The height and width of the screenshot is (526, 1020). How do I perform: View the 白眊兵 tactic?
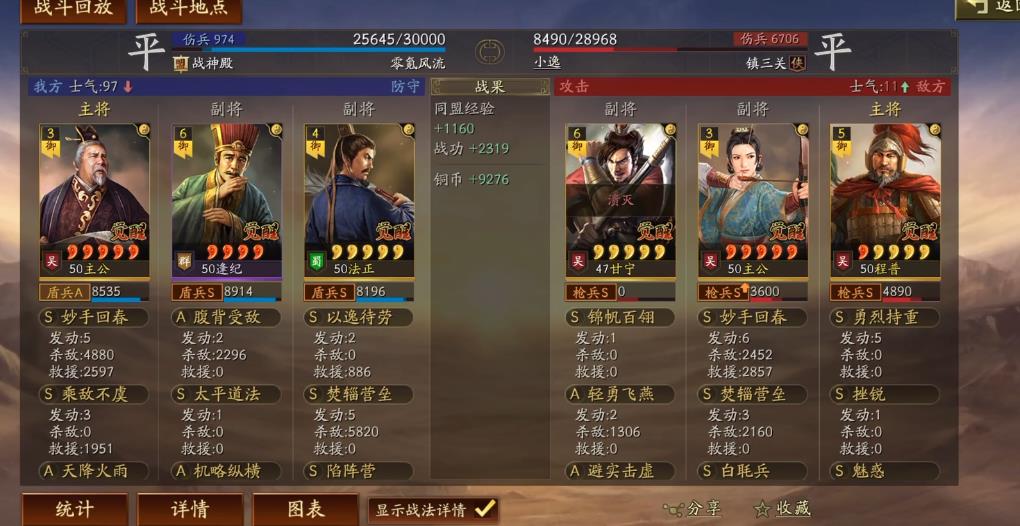[753, 470]
